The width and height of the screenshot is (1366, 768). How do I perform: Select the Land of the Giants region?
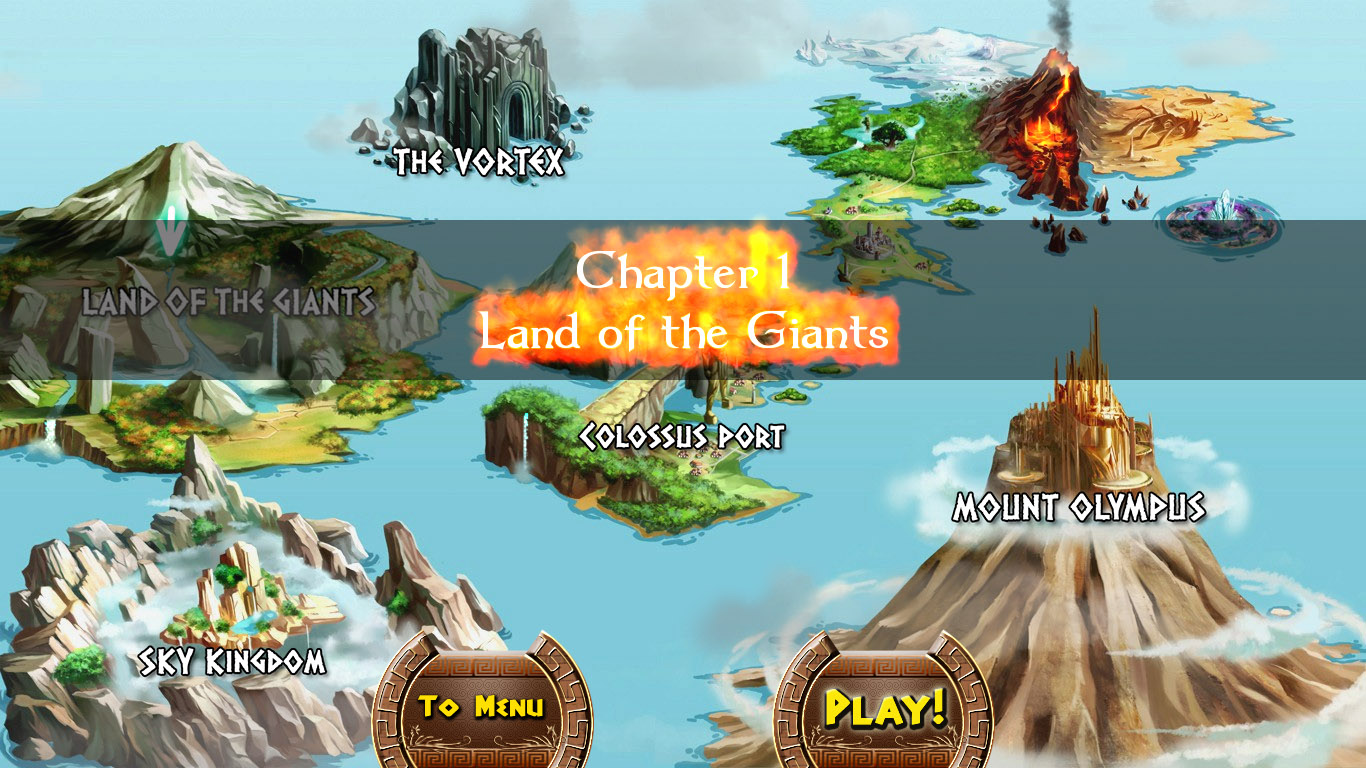click(x=230, y=297)
